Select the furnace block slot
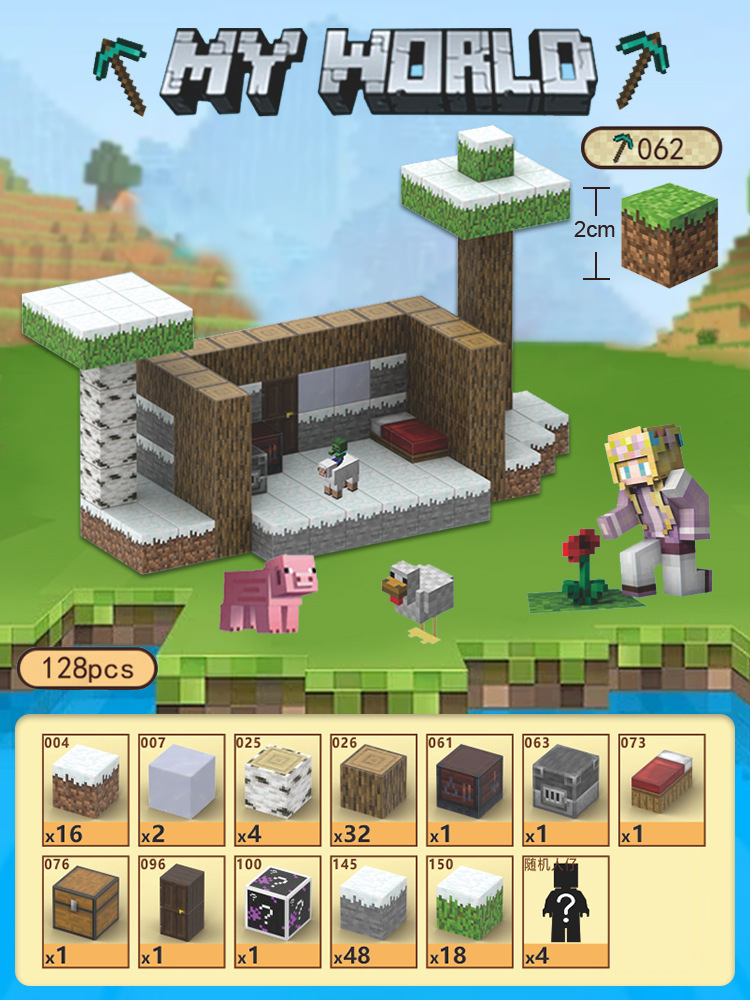 [565, 790]
